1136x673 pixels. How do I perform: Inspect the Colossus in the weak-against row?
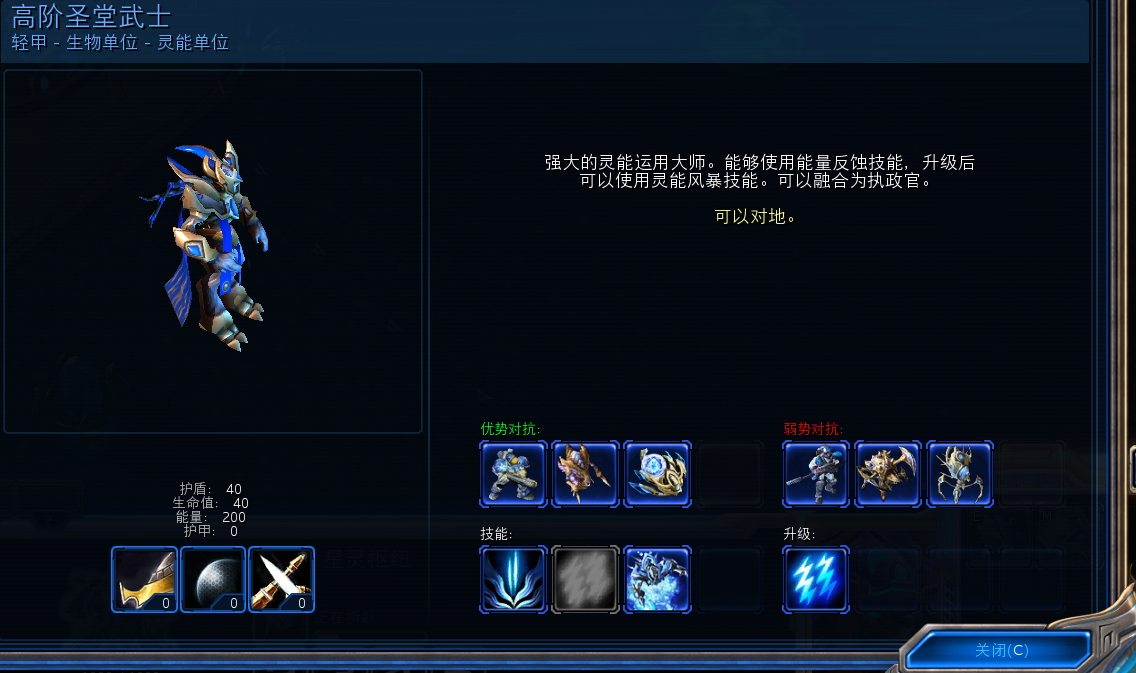coord(960,474)
